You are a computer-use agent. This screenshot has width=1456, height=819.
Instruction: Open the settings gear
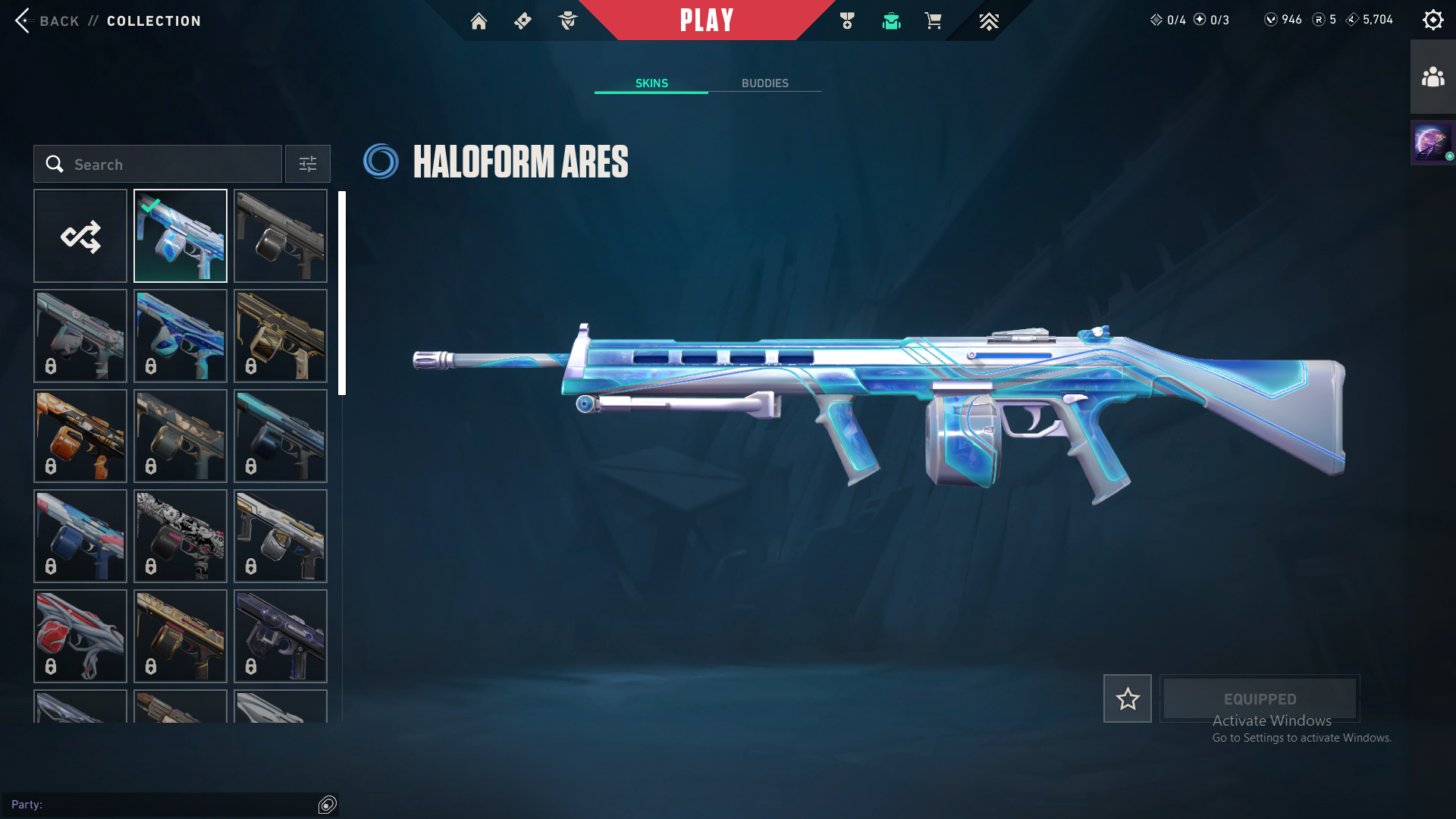pyautogui.click(x=1432, y=20)
